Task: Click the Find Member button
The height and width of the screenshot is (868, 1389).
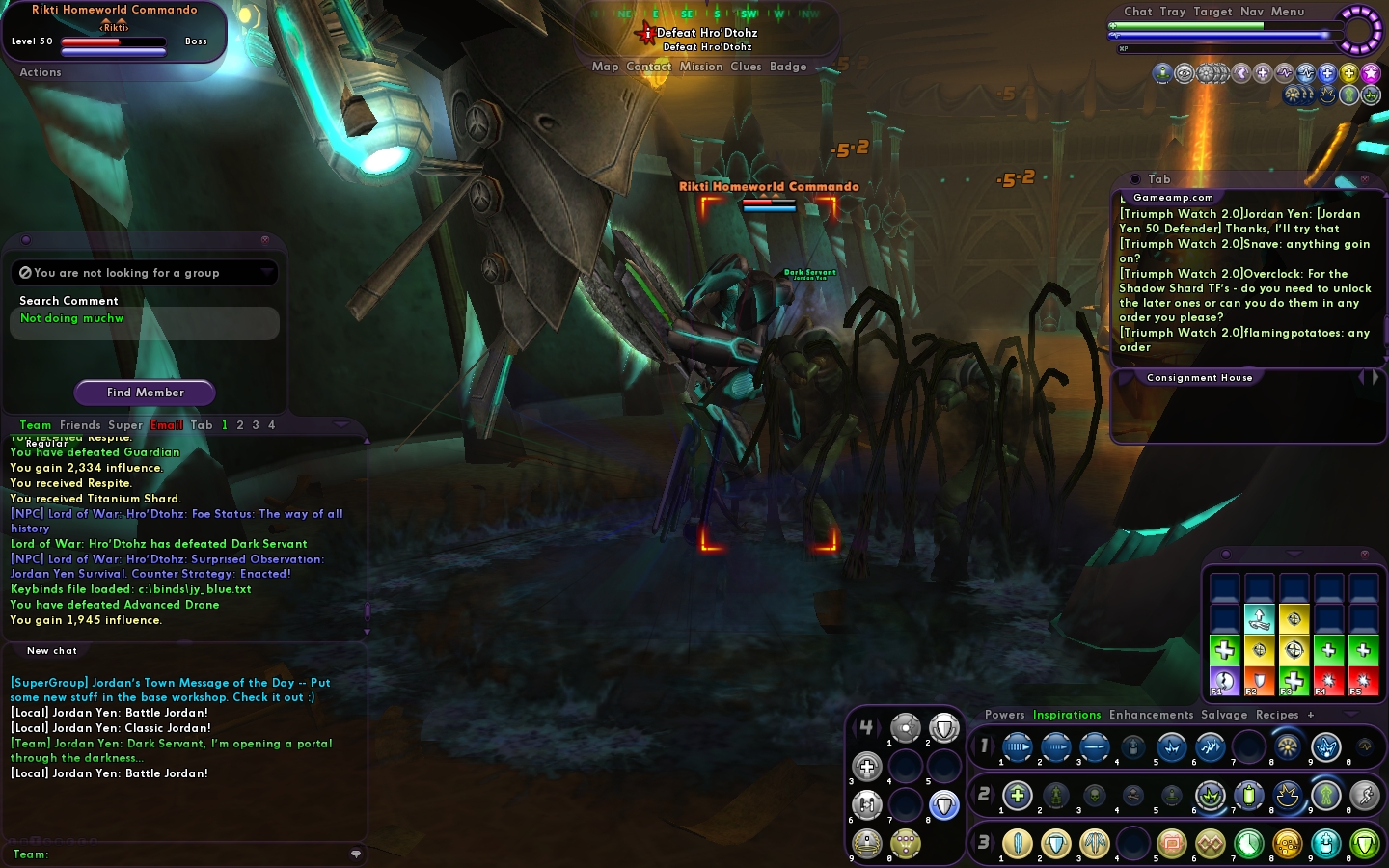Action: tap(145, 393)
